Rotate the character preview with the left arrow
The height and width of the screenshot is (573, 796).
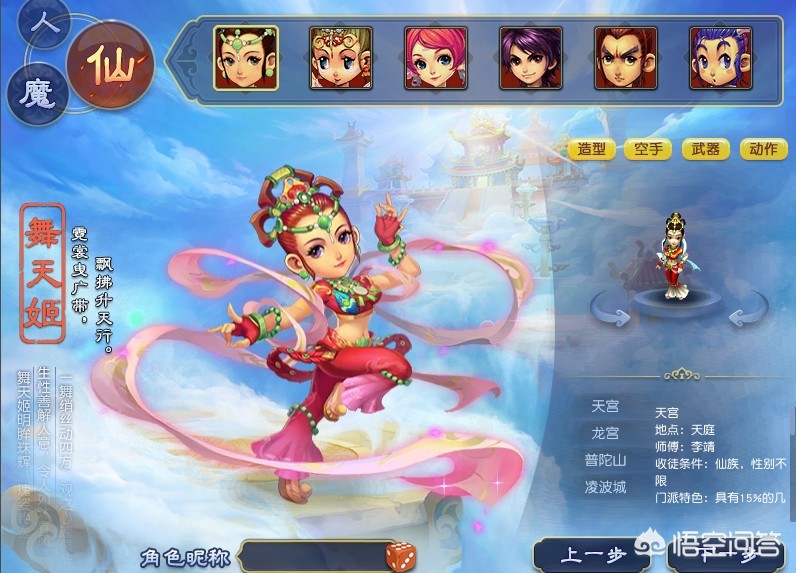[x=611, y=315]
